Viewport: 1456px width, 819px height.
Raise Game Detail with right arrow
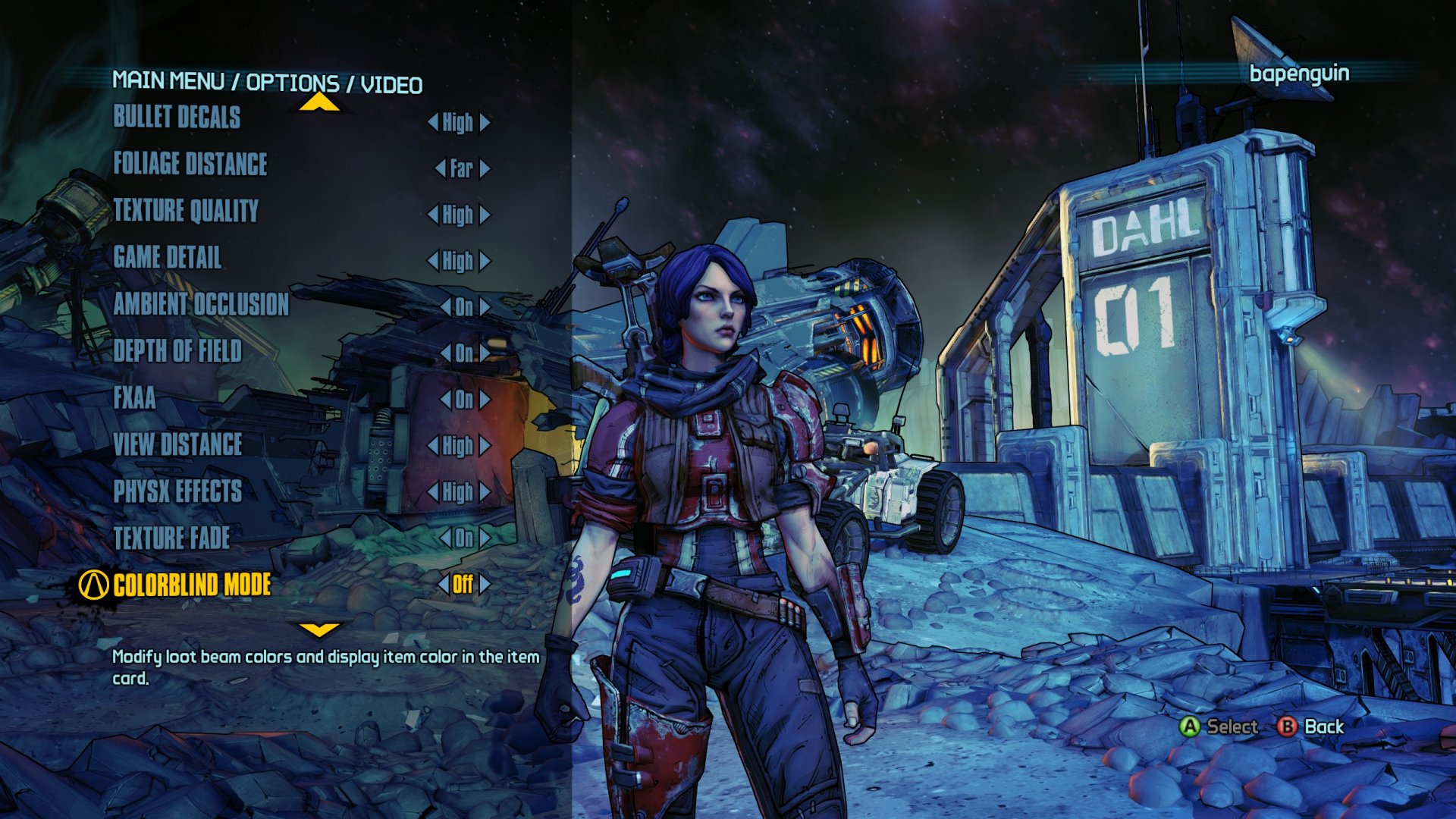[485, 262]
